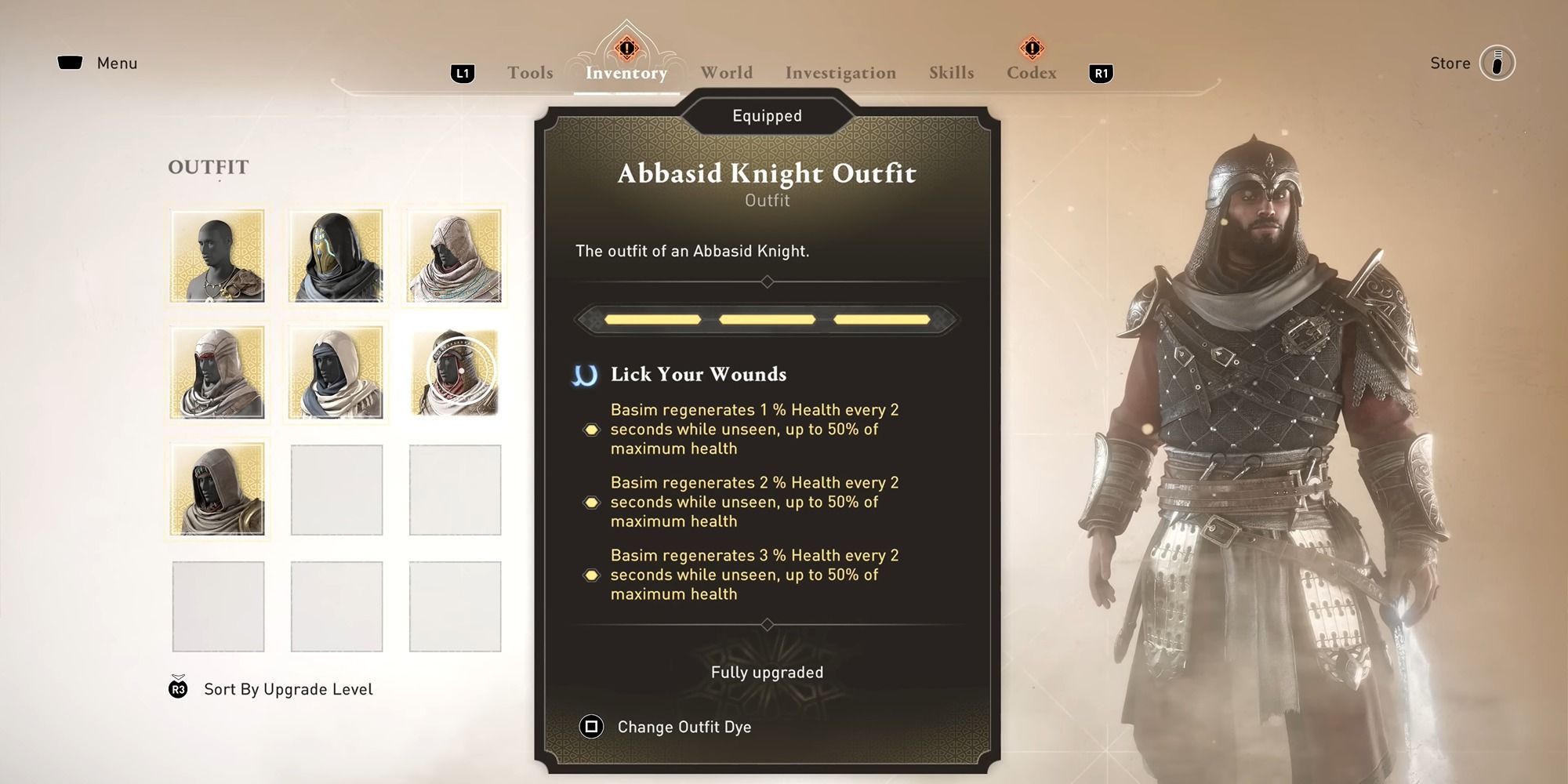Select the shirtless Basim outfit thumbnail
This screenshot has width=1568, height=784.
click(x=218, y=256)
